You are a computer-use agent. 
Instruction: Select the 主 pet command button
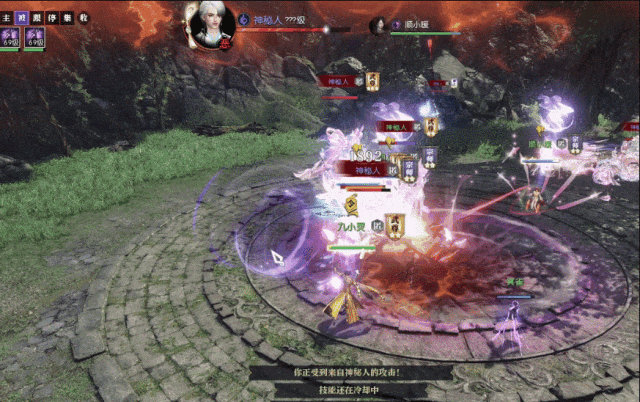click(x=6, y=18)
